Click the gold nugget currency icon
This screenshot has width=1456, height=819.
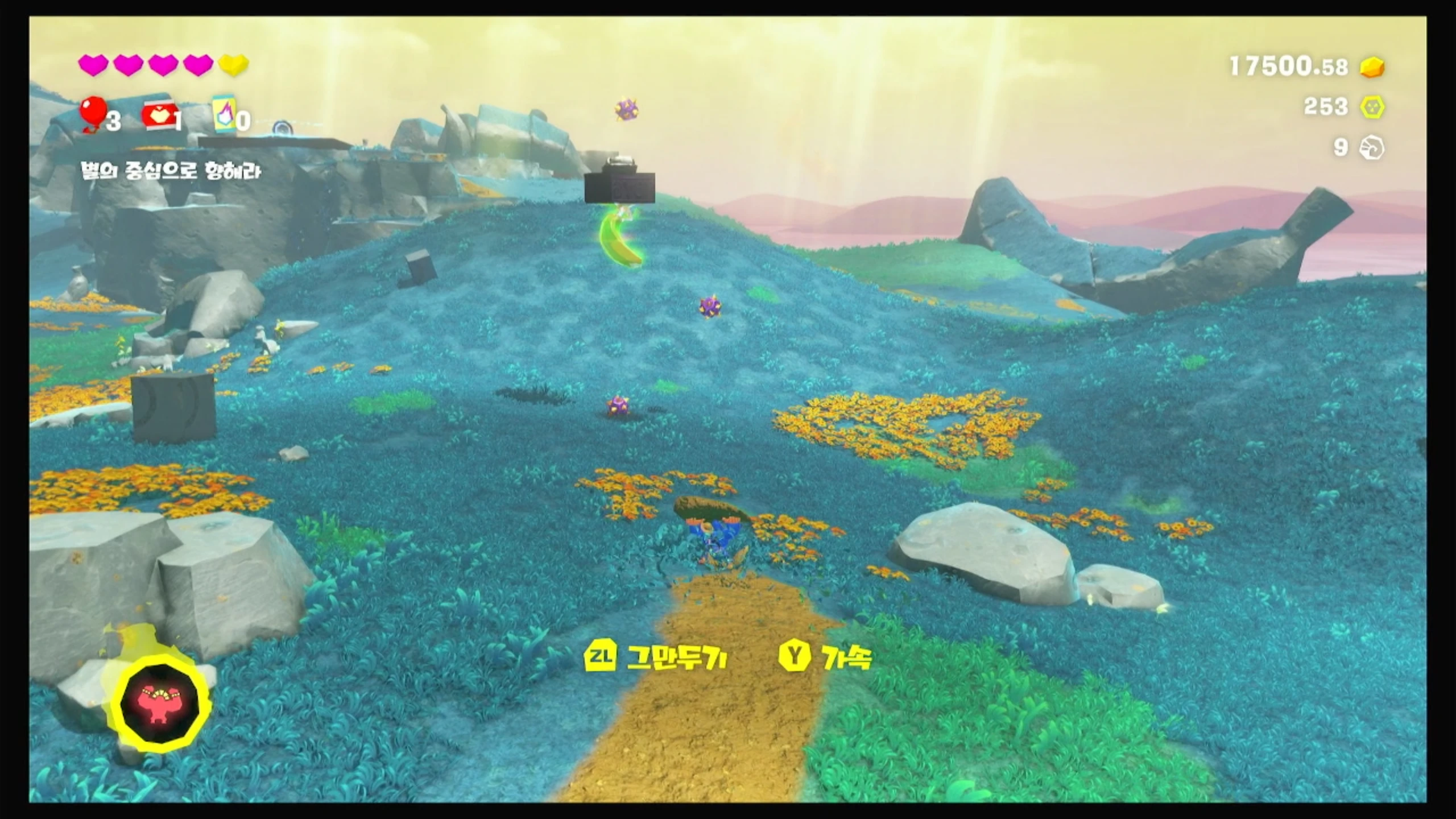[1372, 67]
